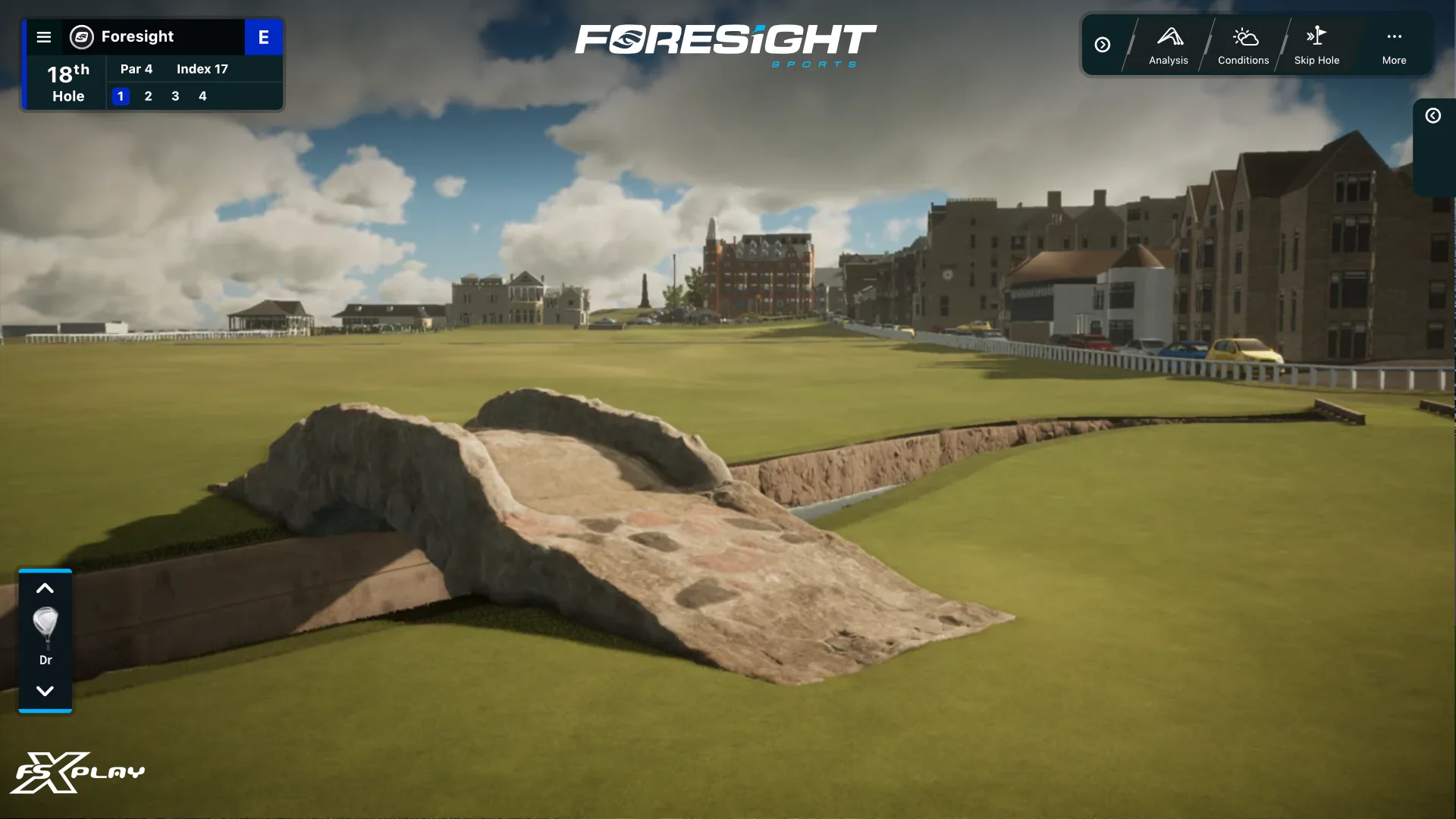
Task: Select the Foresight player name
Action: 137,37
